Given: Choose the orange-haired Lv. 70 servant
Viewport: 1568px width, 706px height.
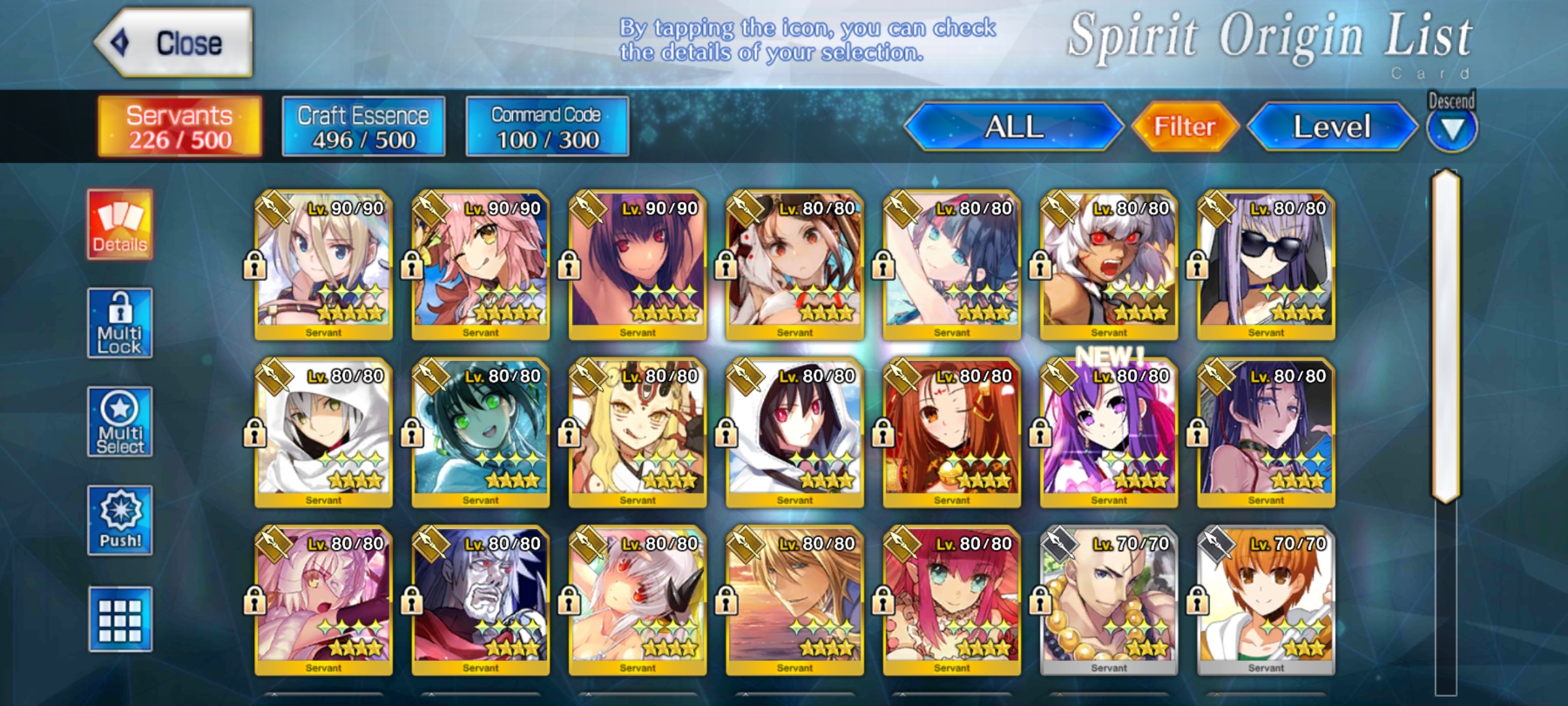Looking at the screenshot, I should coord(1266,600).
